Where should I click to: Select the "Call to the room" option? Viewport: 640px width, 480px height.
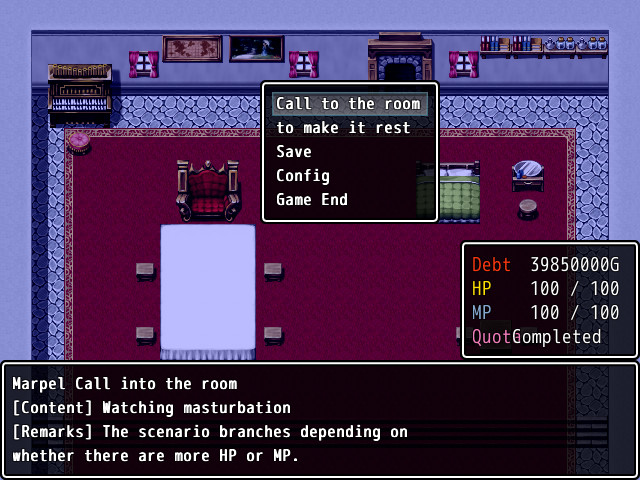click(348, 104)
